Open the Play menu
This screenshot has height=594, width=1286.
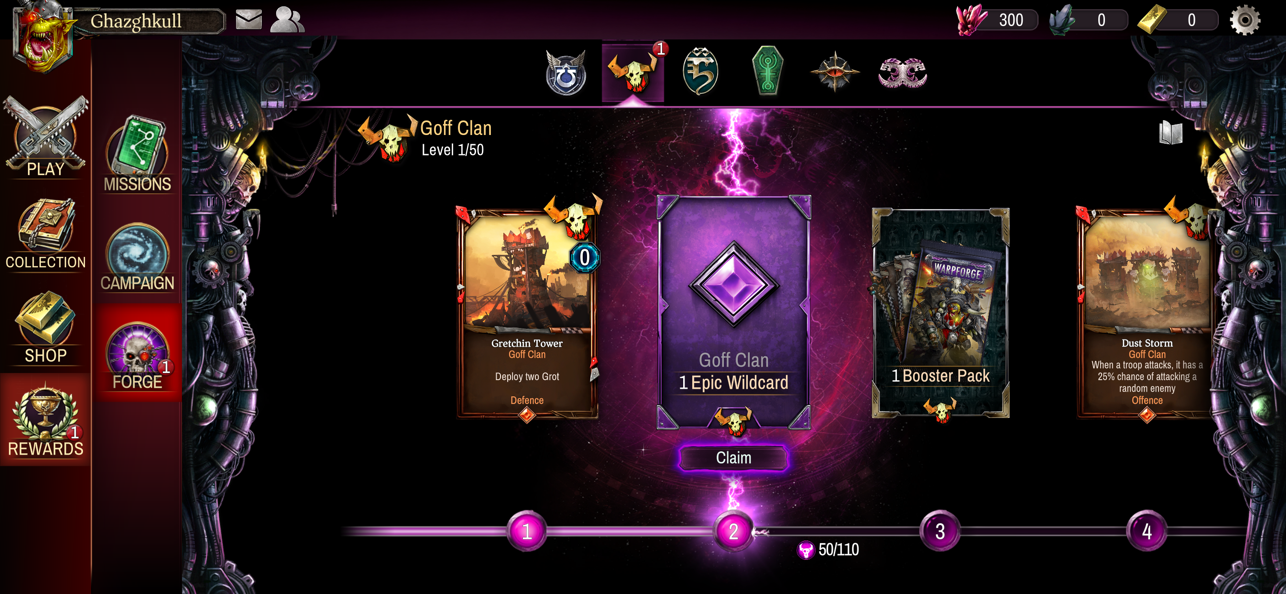pos(45,138)
